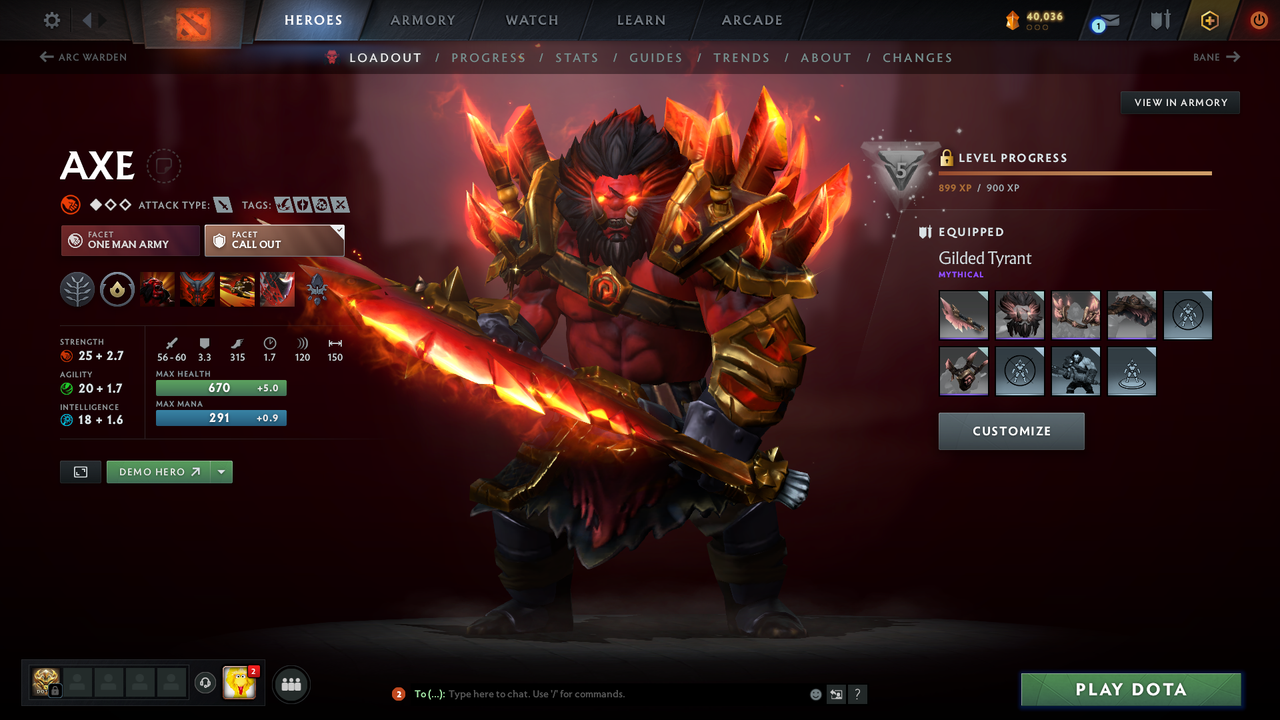Select the One Man Army facet
1280x720 pixels.
(x=129, y=240)
